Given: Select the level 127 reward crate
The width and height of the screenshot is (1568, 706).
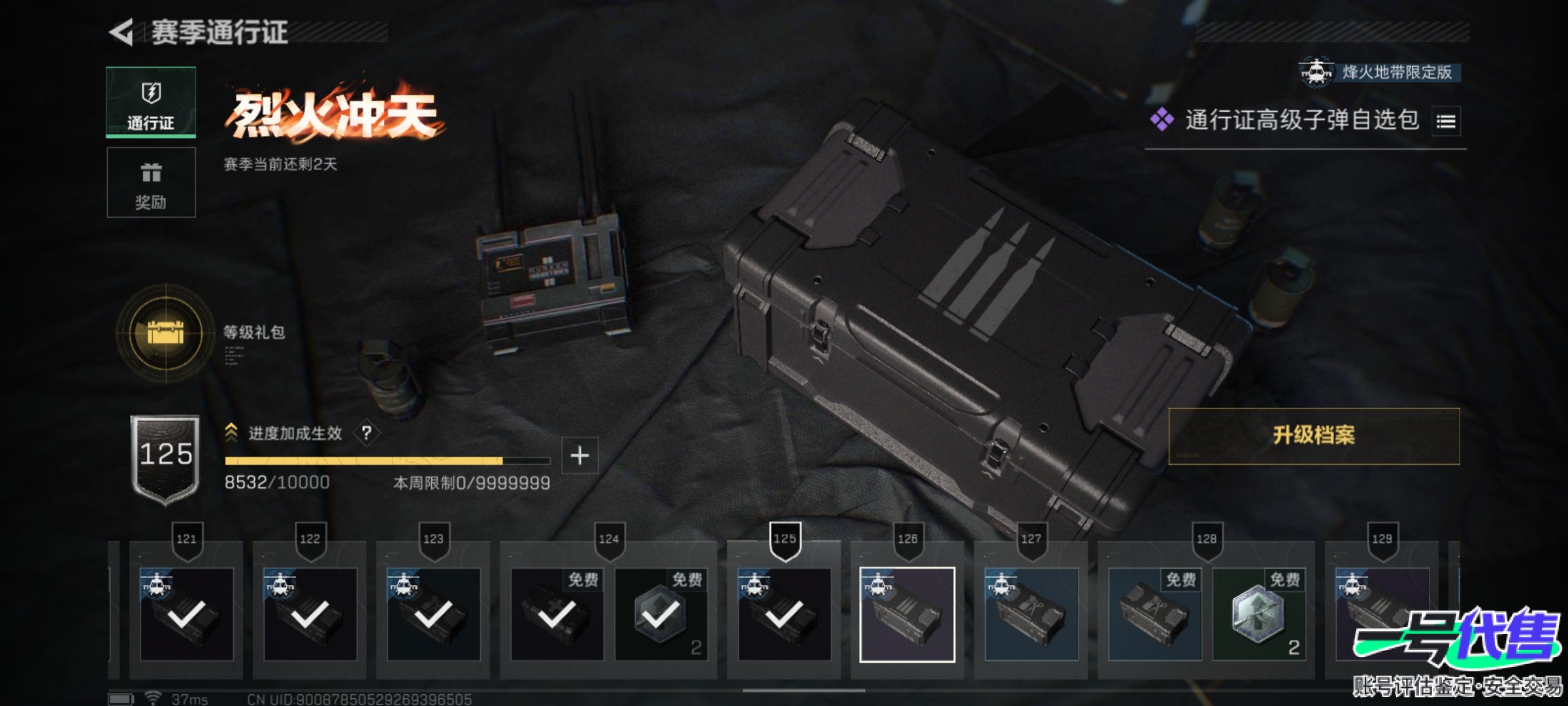Looking at the screenshot, I should (1030, 614).
